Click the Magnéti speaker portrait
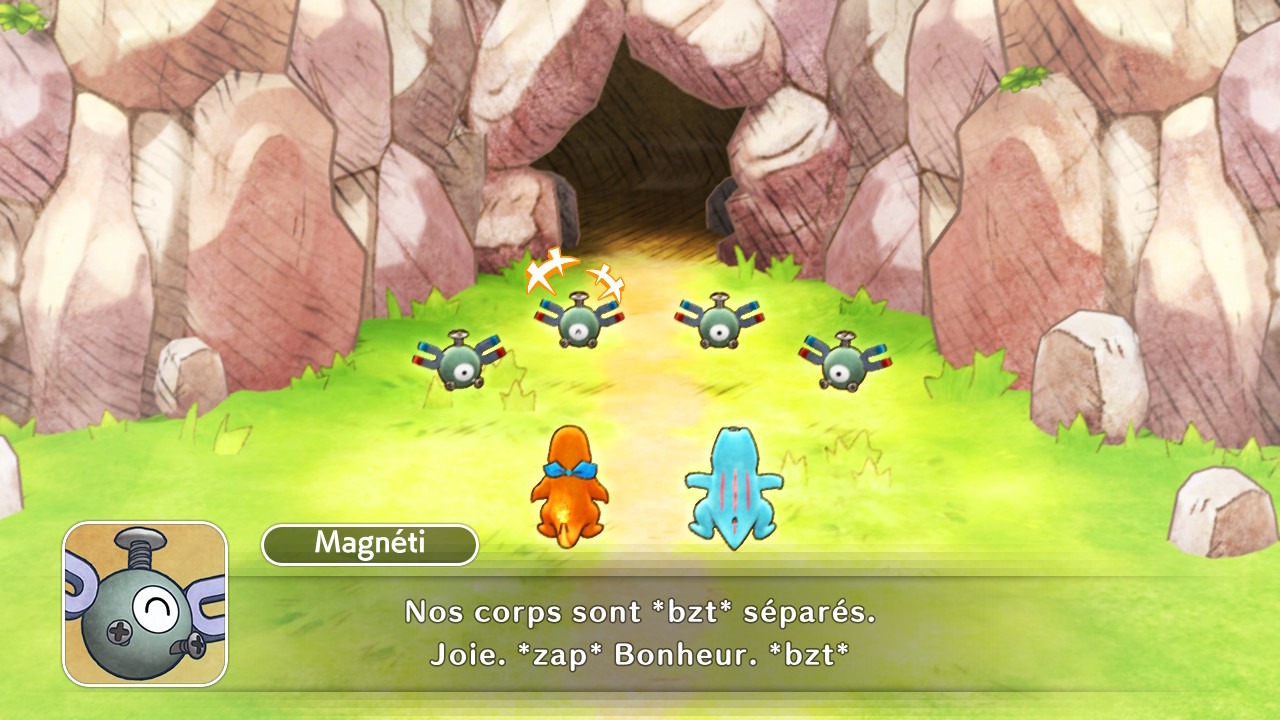This screenshot has width=1280, height=720. (x=145, y=604)
